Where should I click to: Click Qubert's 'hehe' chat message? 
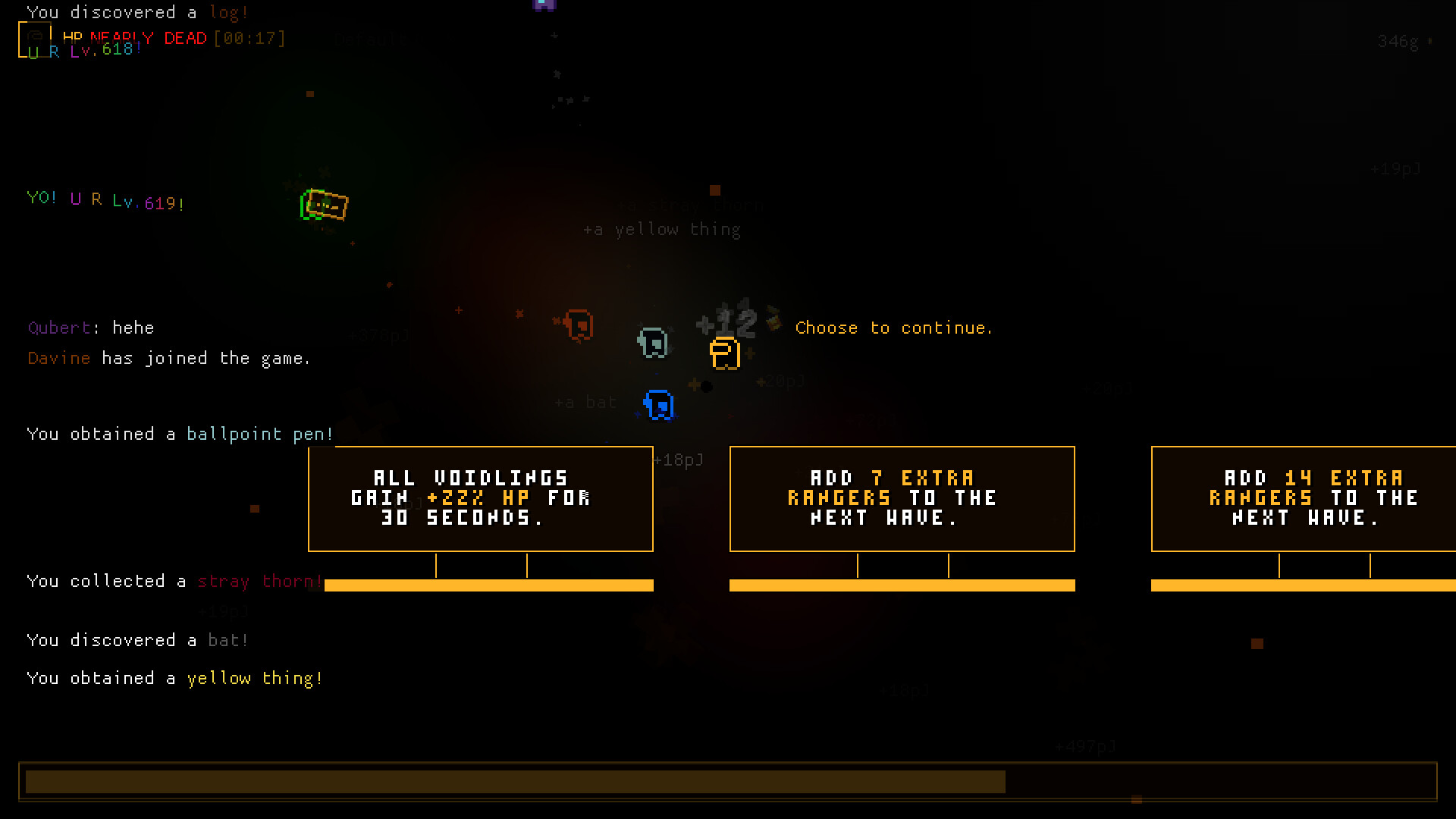coord(91,328)
